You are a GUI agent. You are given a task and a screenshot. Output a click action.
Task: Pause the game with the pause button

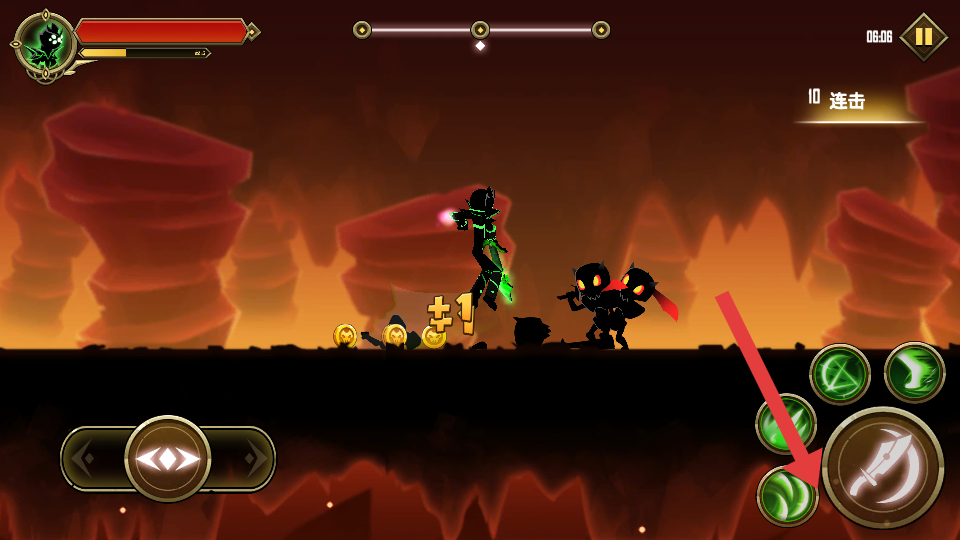coord(923,37)
